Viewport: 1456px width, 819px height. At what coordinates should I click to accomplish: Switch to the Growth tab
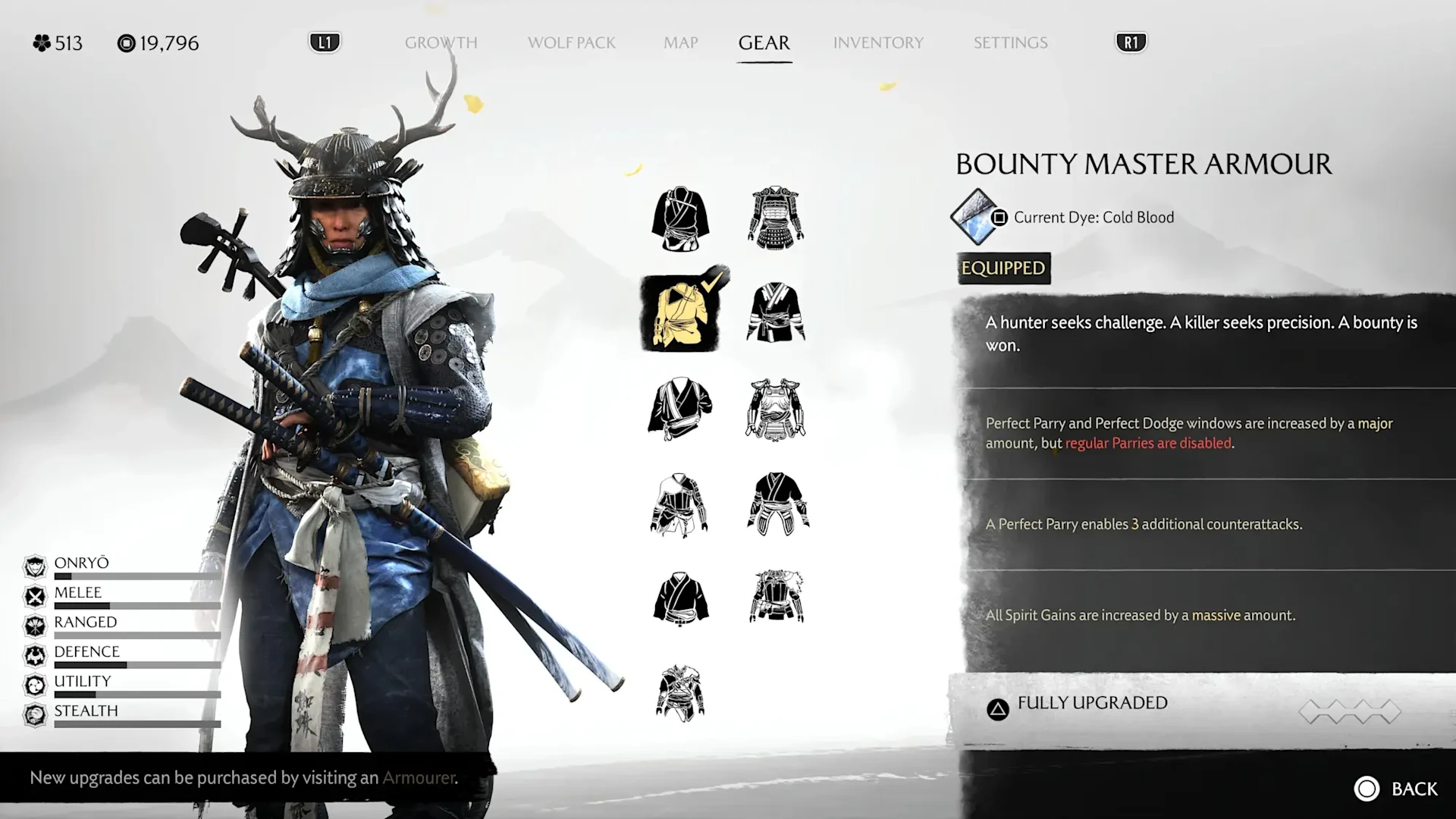441,42
